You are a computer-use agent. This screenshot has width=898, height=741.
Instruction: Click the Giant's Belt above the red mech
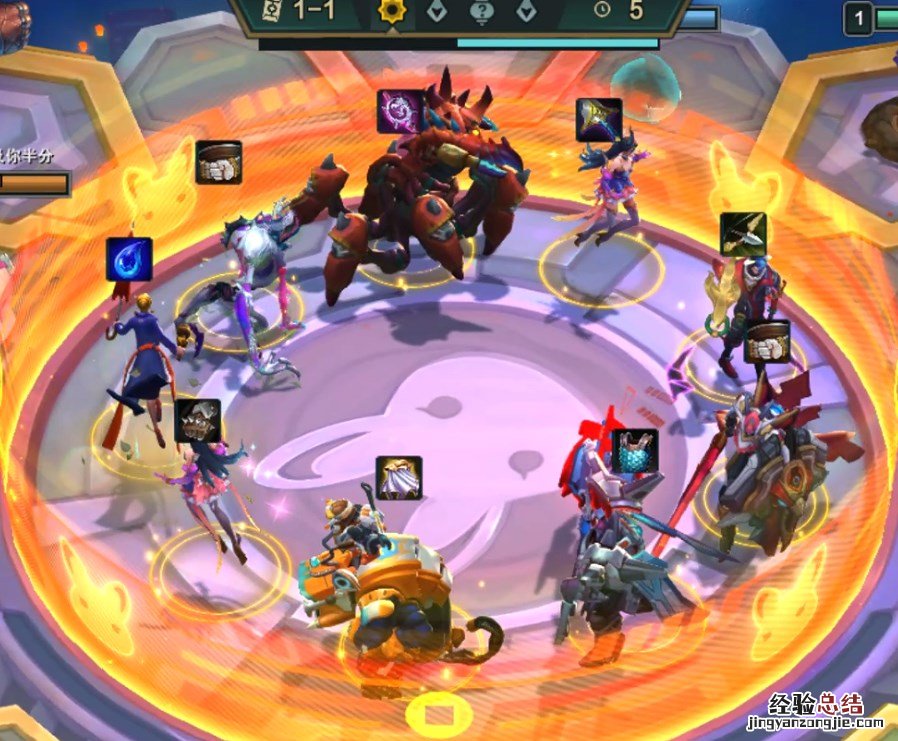click(x=767, y=342)
